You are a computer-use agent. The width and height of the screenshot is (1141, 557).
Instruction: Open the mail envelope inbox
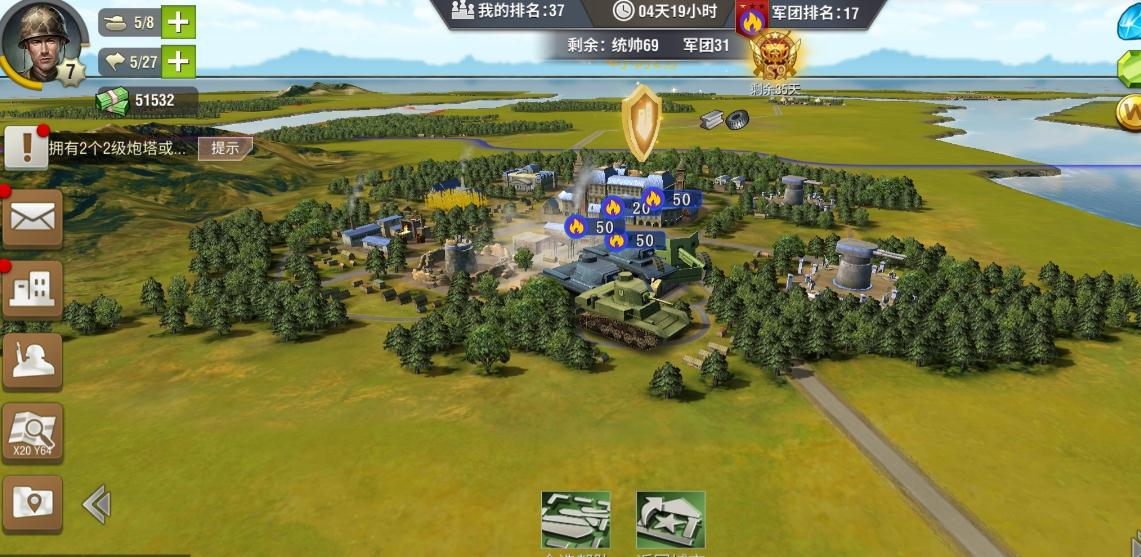[x=33, y=218]
